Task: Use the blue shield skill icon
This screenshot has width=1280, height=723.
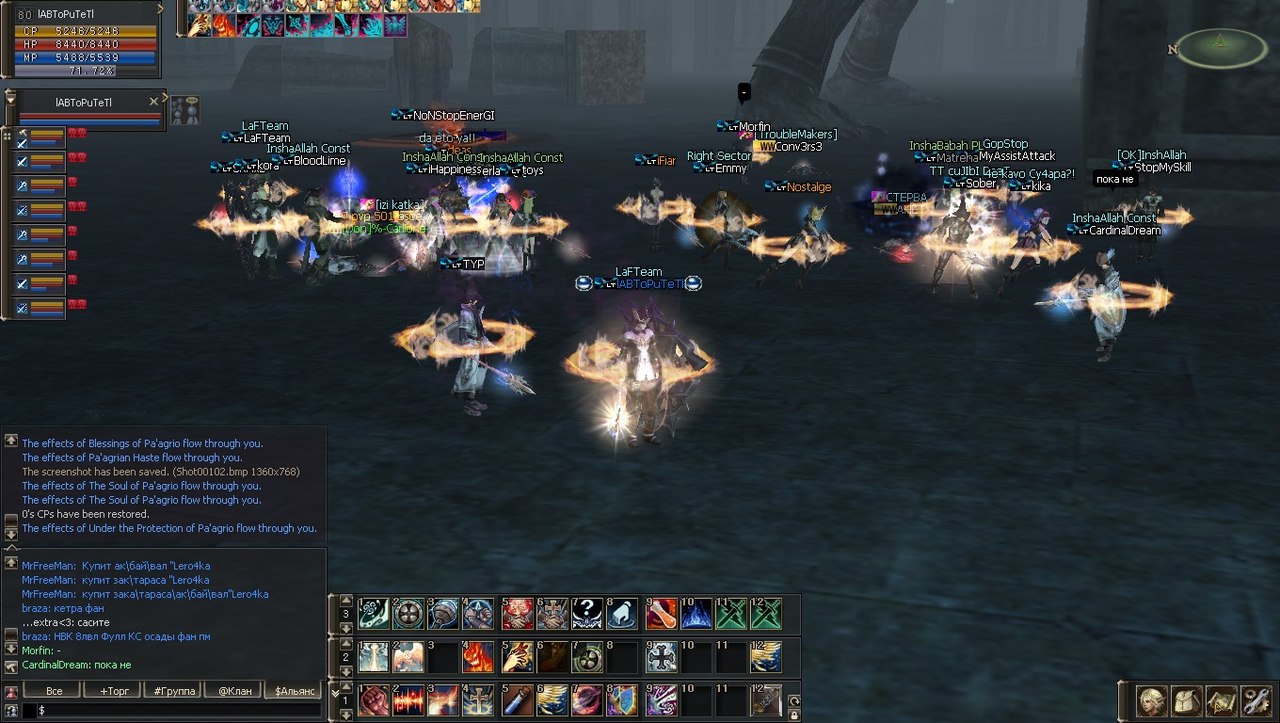Action: [622, 700]
